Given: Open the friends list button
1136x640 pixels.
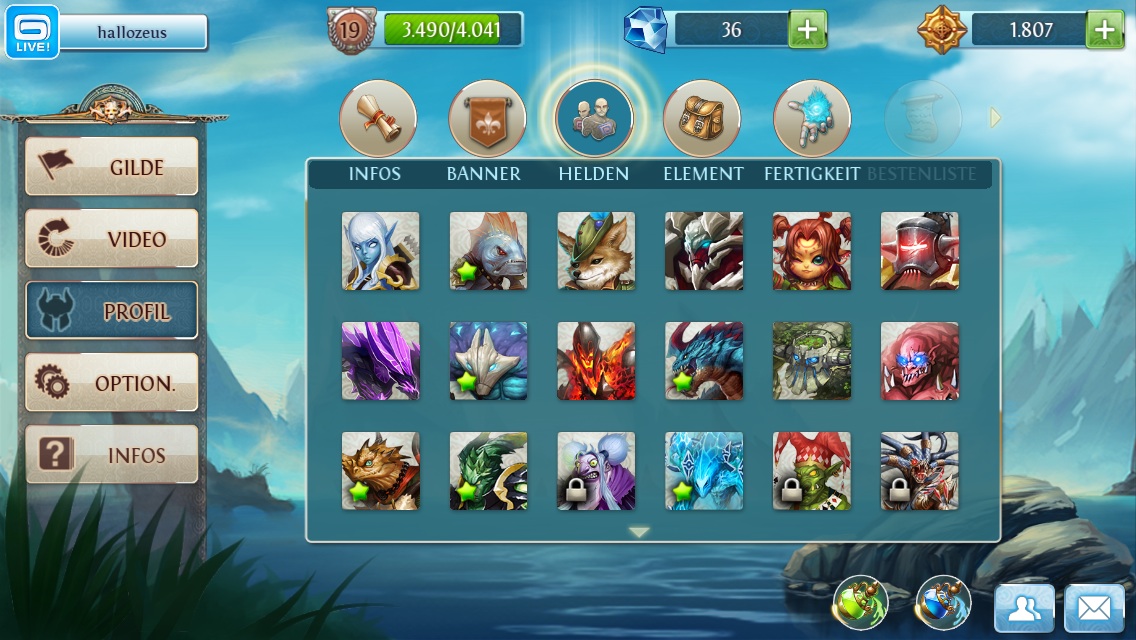Looking at the screenshot, I should pyautogui.click(x=1024, y=608).
